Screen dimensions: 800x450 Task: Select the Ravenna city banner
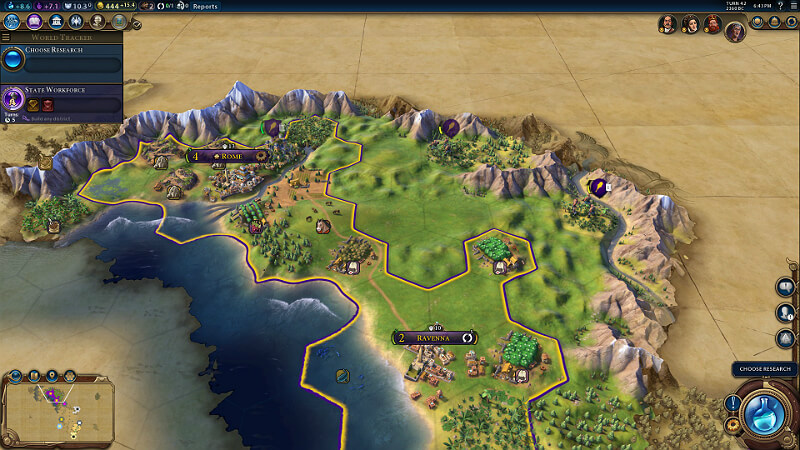[x=435, y=338]
